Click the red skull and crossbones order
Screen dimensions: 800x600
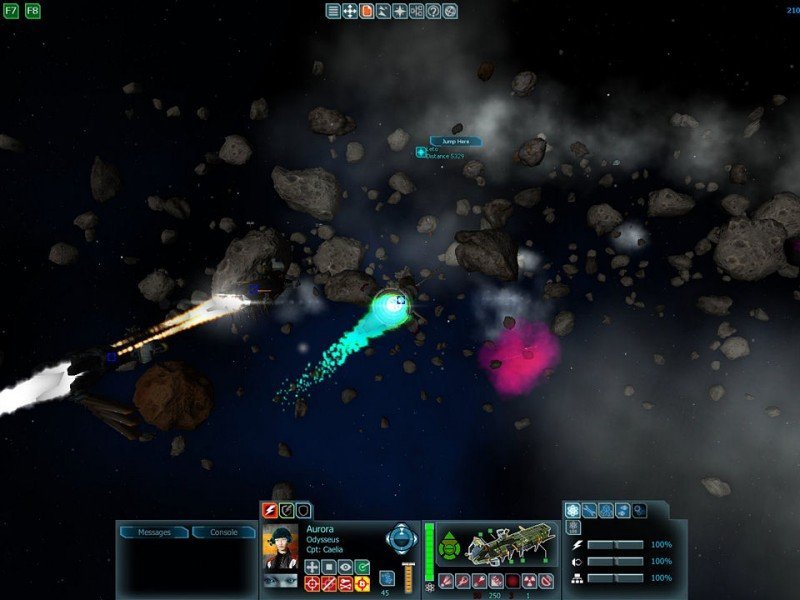[345, 584]
